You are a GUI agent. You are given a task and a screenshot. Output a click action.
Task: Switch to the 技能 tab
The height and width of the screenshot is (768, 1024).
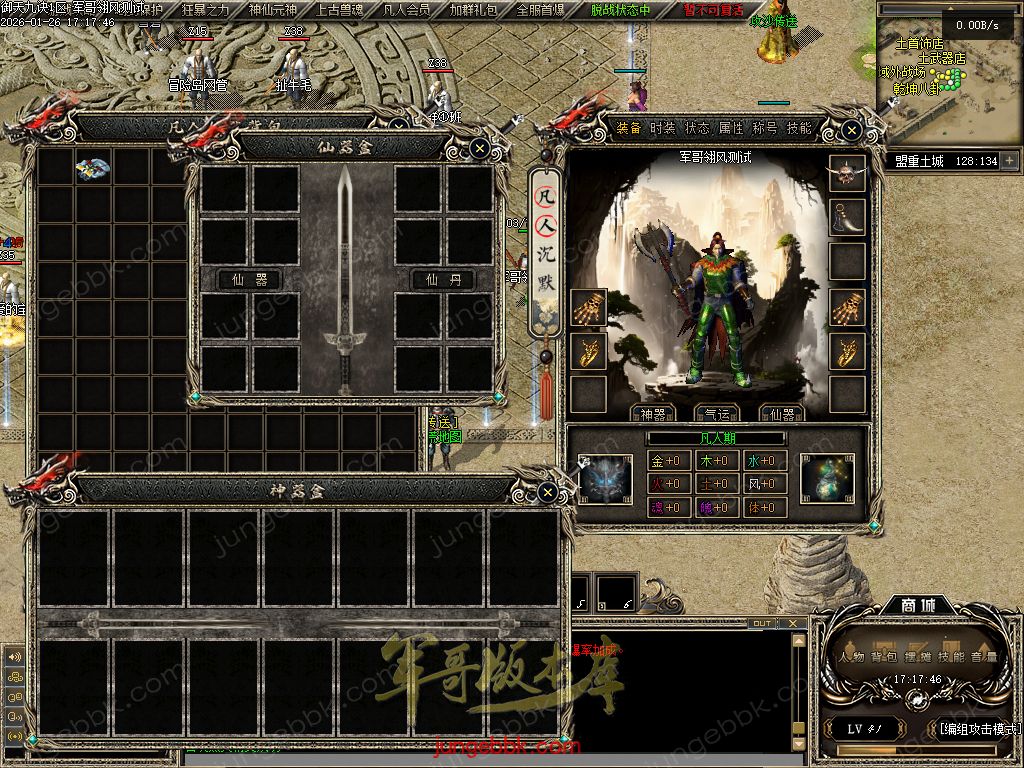click(799, 128)
